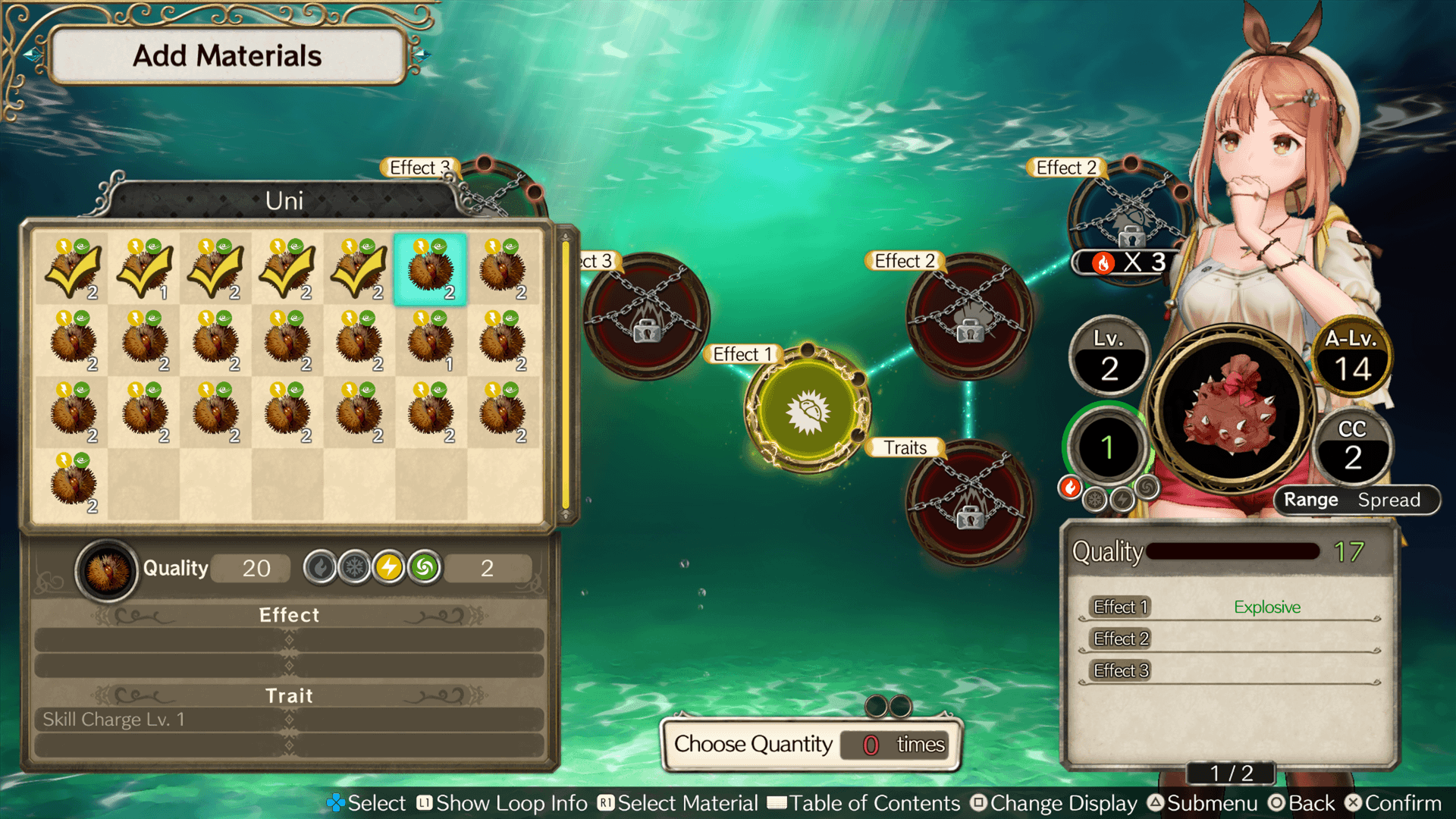
Task: Click the Skill Charge Lv. 1 trait row
Action: pos(288,720)
